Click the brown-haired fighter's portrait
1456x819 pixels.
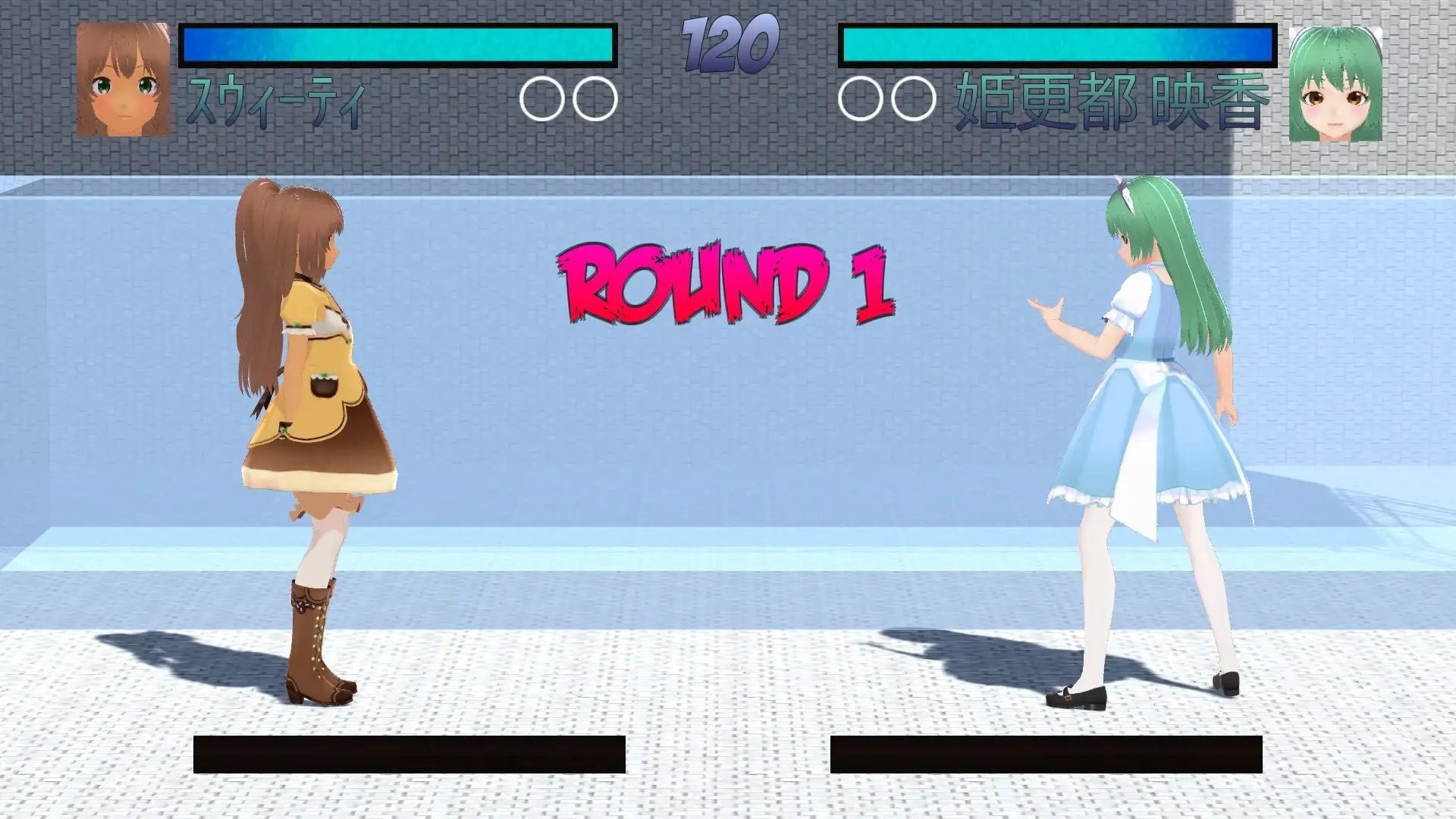point(123,80)
